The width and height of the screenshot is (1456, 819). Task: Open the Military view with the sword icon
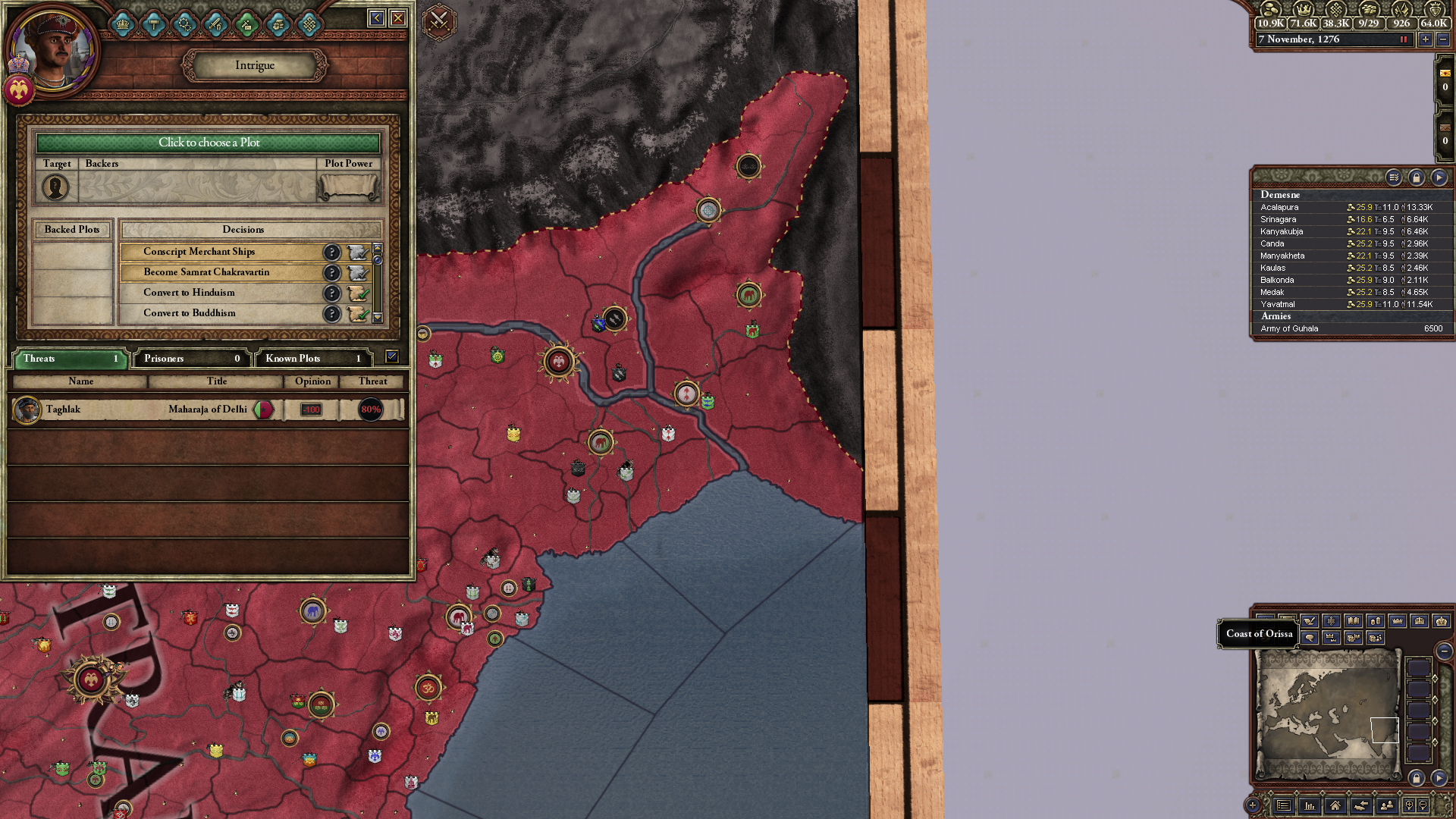[215, 24]
